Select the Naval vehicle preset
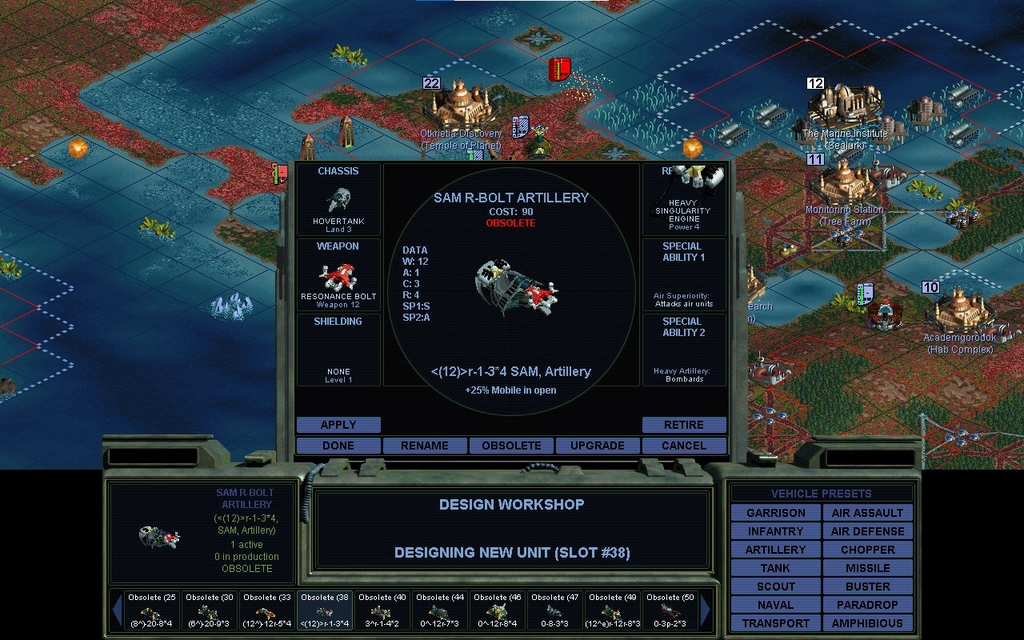This screenshot has height=640, width=1024. point(775,605)
